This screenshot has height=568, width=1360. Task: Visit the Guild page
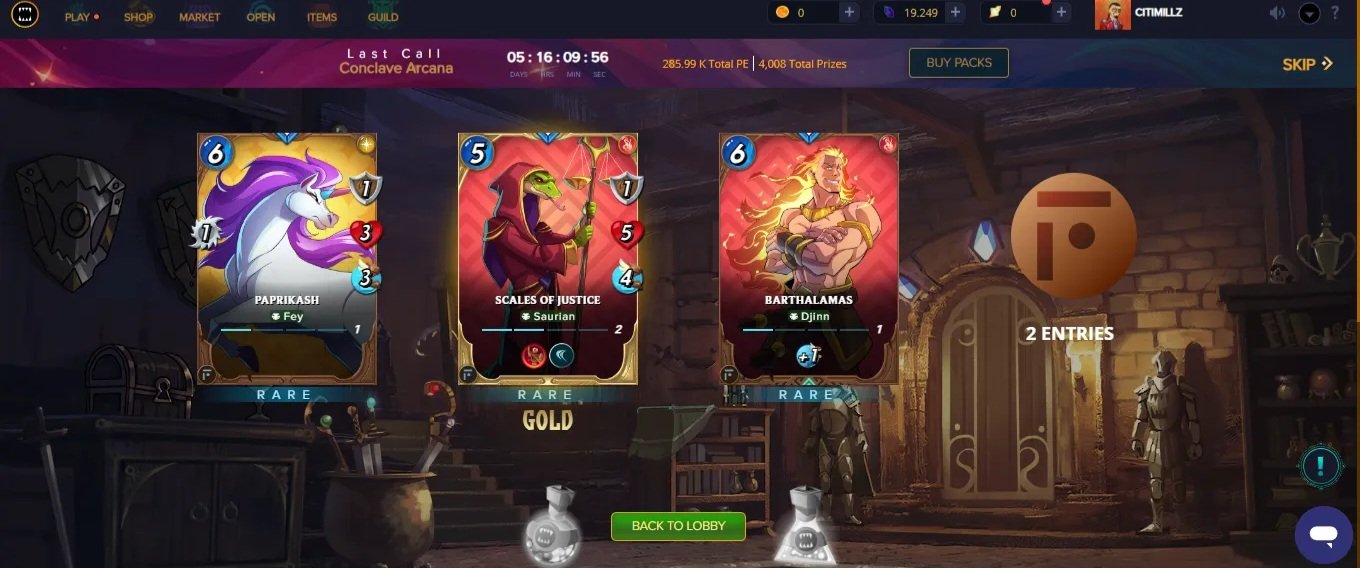coord(383,17)
